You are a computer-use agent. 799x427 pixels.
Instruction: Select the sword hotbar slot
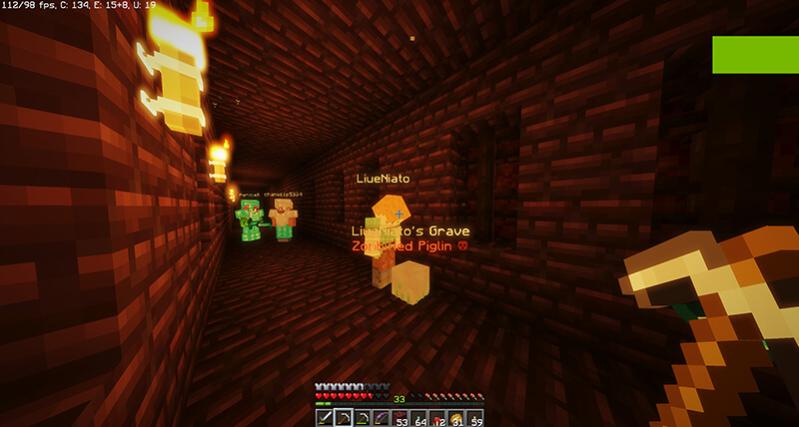coord(325,416)
